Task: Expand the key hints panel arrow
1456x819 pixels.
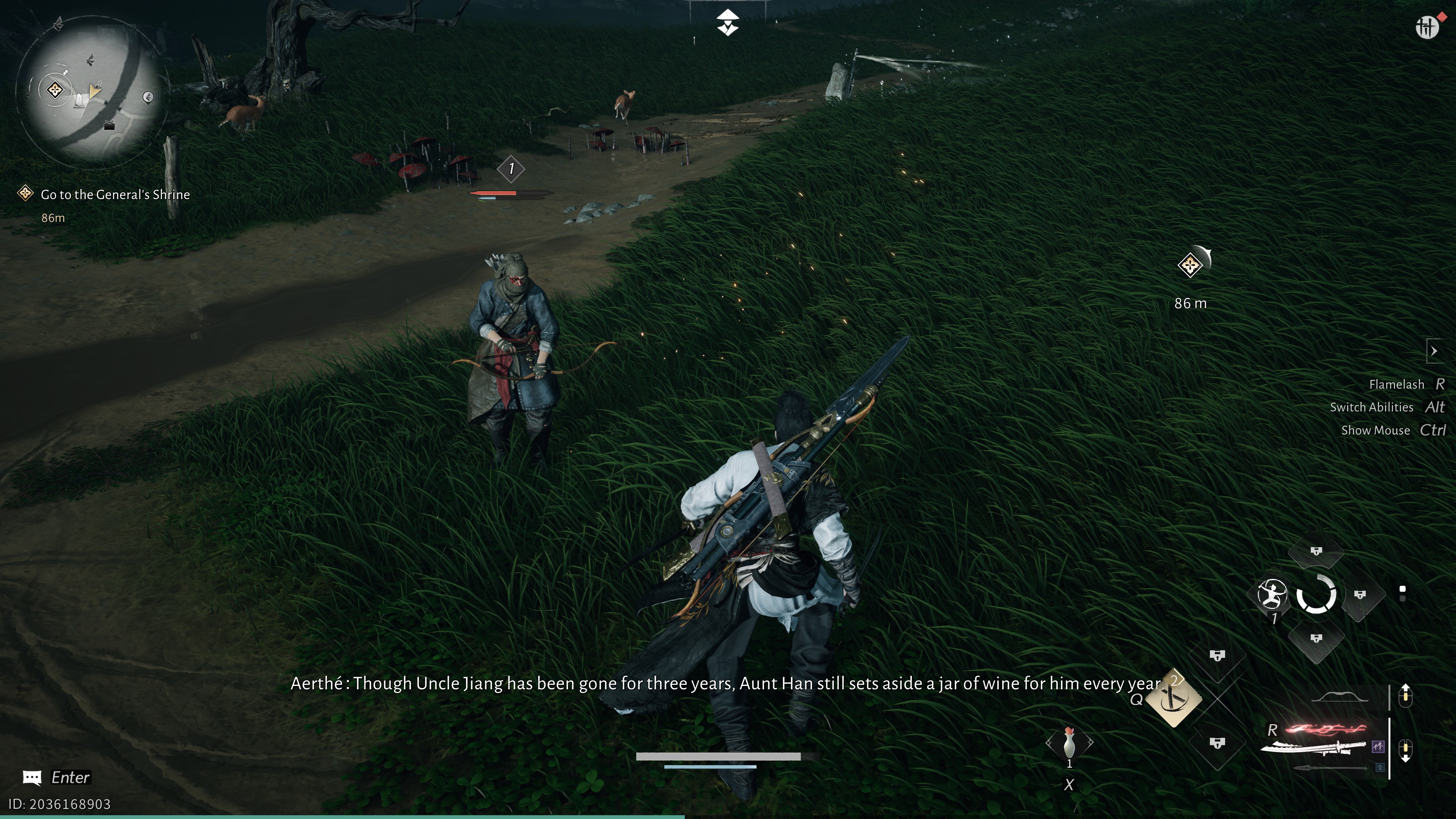Action: click(1434, 351)
